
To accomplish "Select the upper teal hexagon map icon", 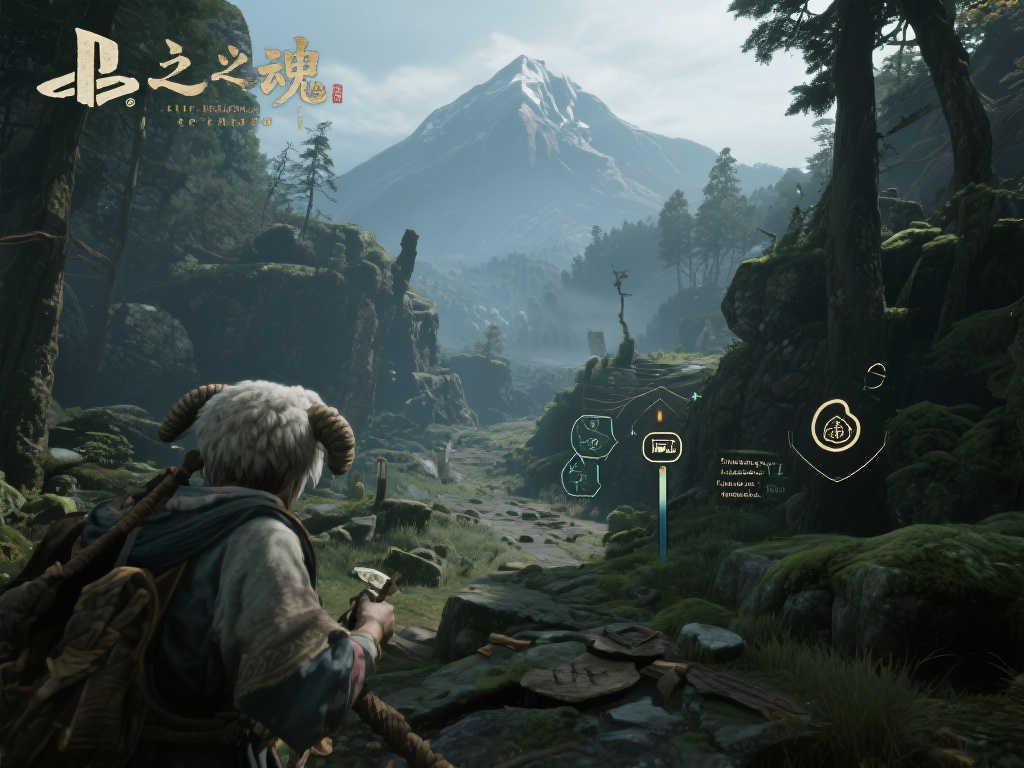I will pos(592,435).
